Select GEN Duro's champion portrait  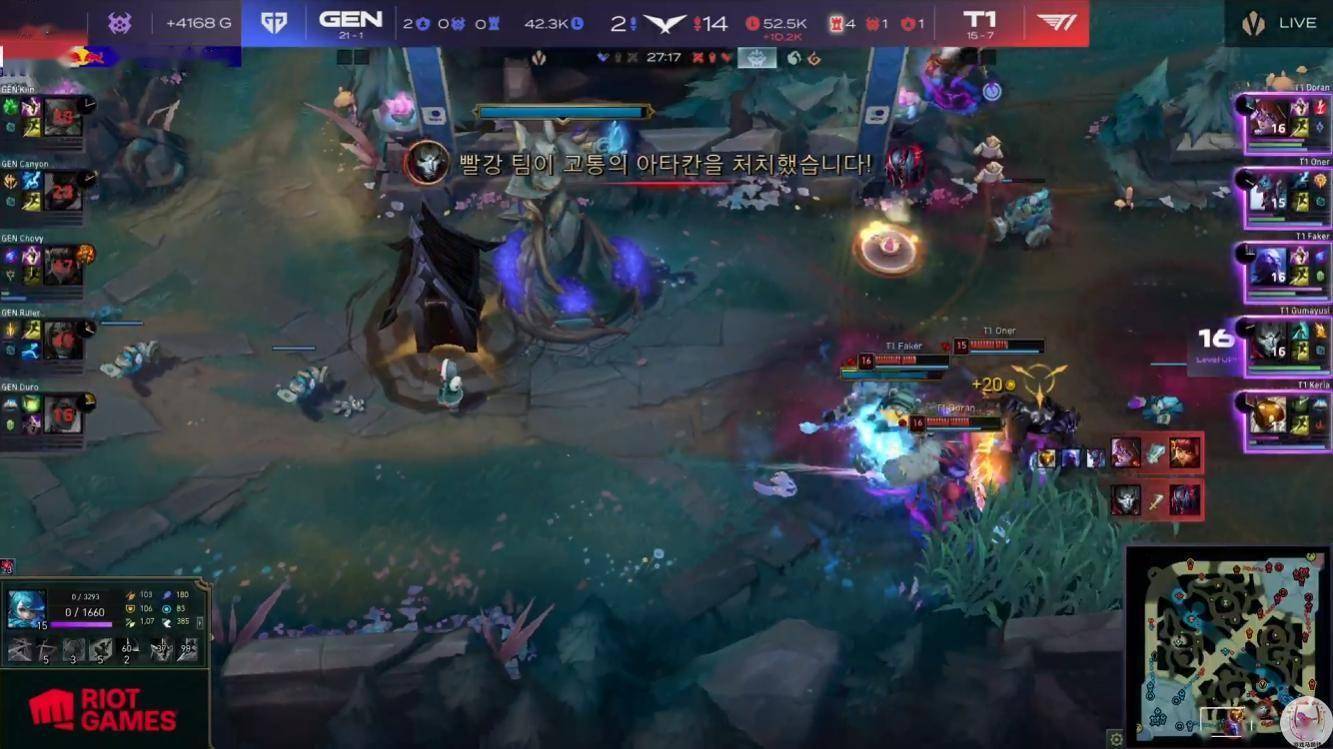pyautogui.click(x=62, y=413)
